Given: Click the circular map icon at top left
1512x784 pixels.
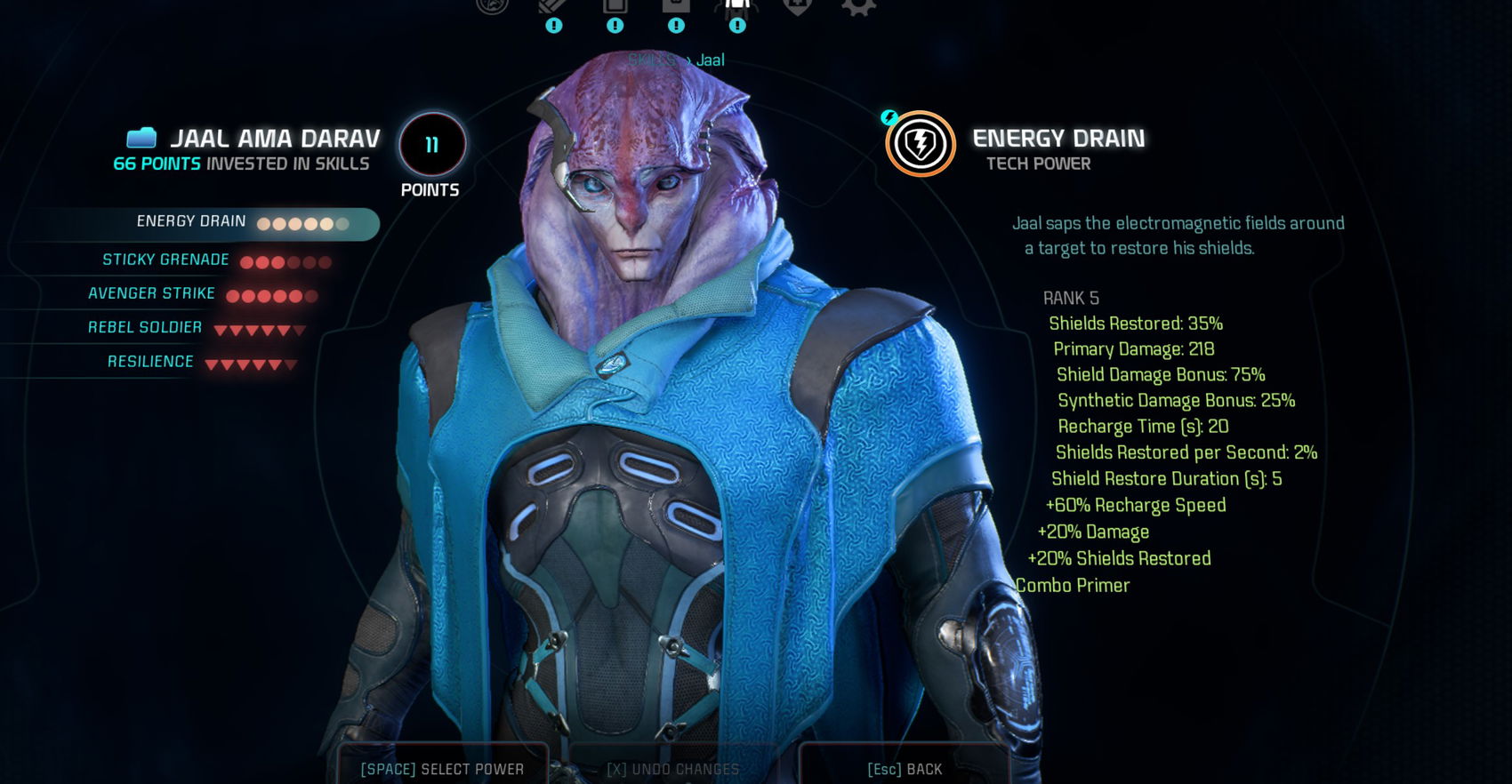Looking at the screenshot, I should tap(491, 7).
